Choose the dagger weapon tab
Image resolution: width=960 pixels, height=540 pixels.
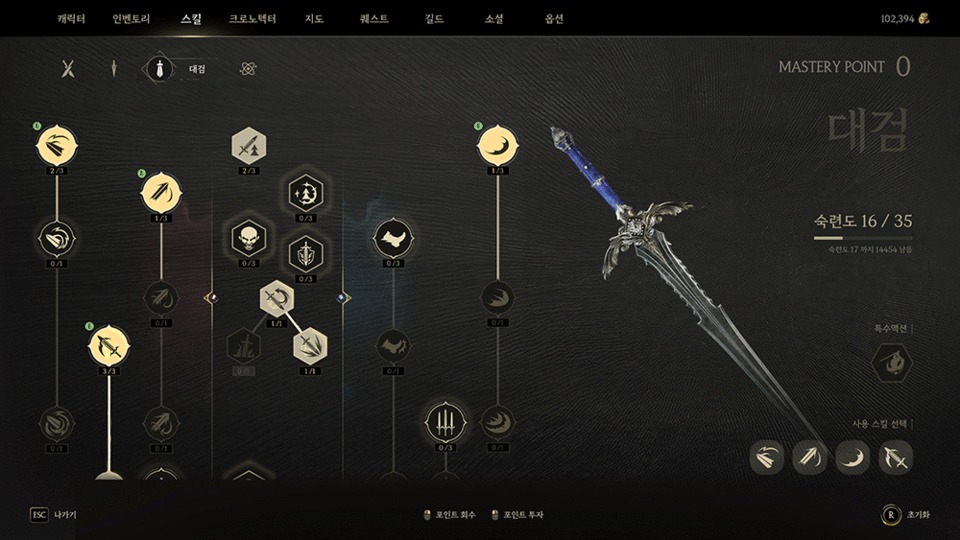tap(114, 69)
